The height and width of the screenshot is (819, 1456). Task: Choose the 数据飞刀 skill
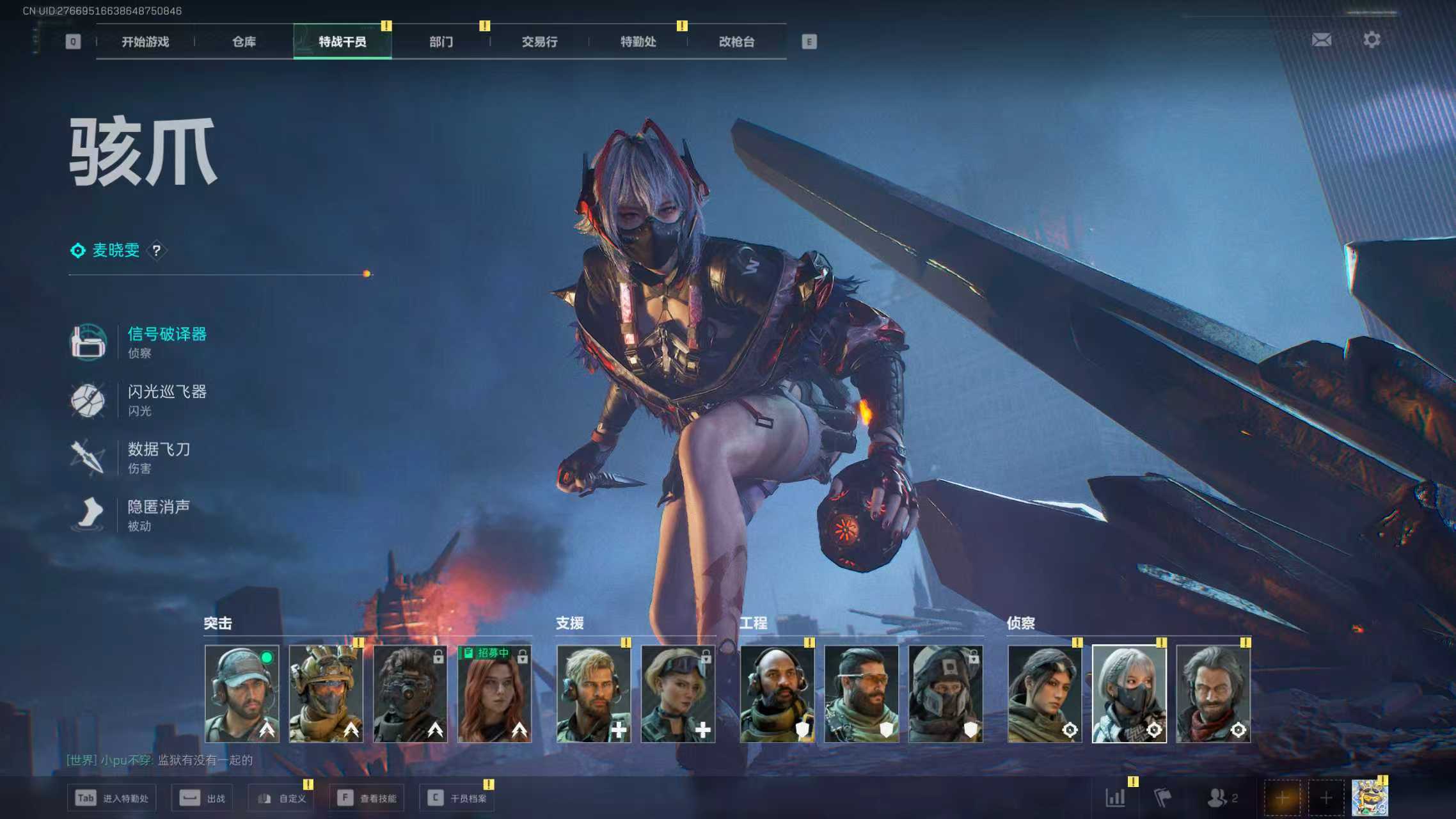(158, 457)
